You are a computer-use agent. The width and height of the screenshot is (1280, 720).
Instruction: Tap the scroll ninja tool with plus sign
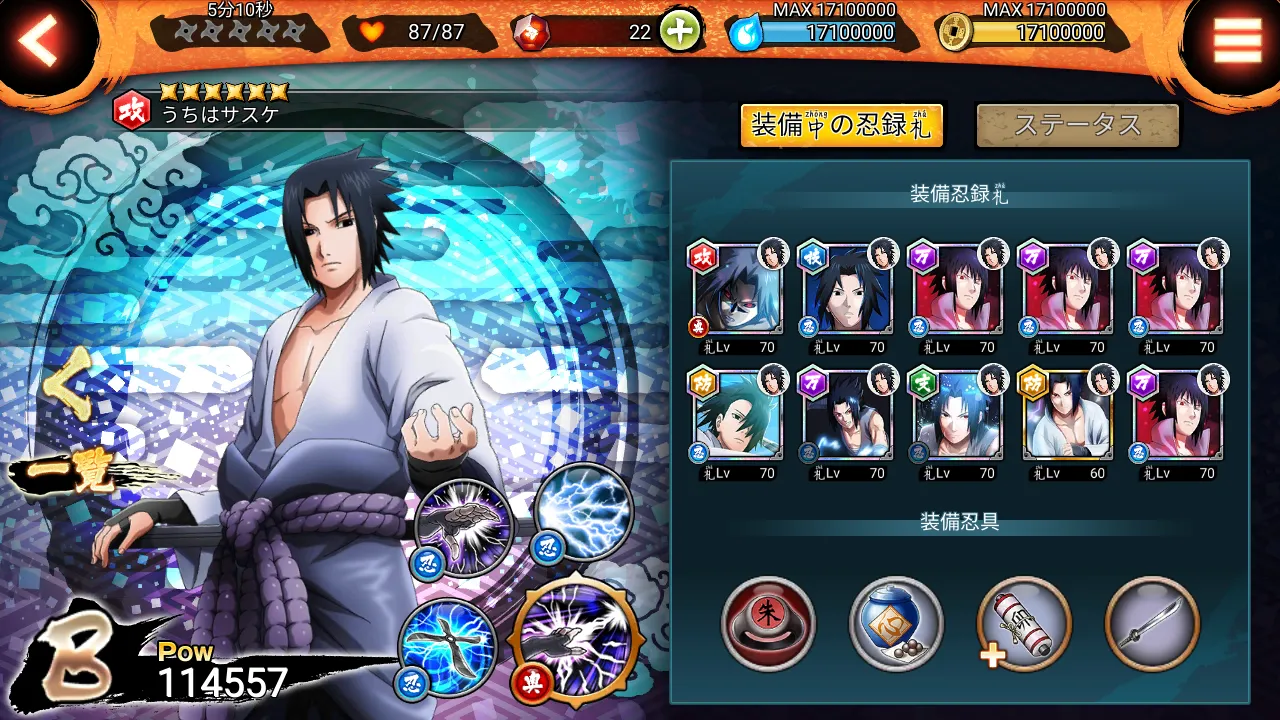[1024, 624]
